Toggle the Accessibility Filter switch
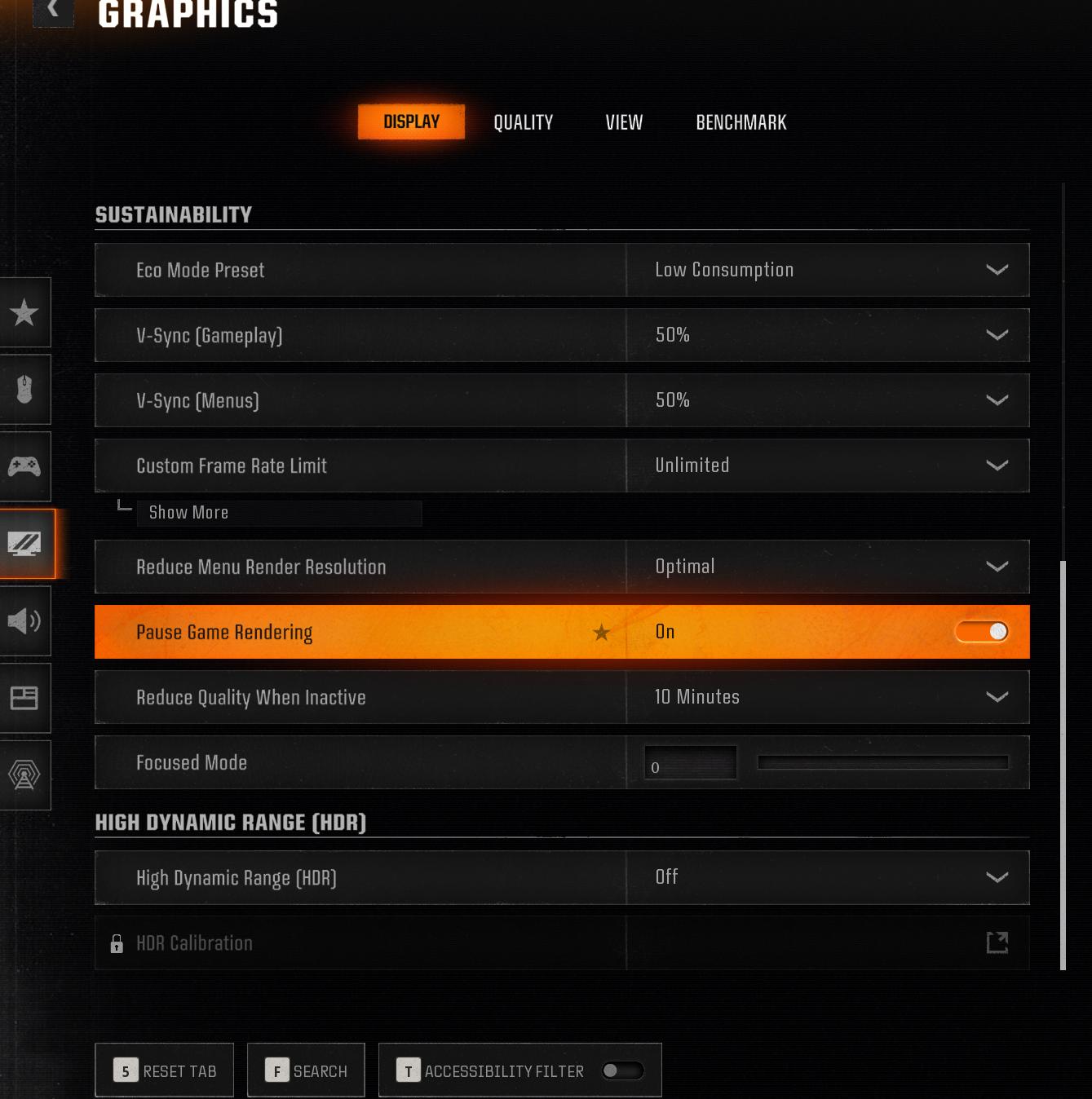The height and width of the screenshot is (1099, 1092). [x=622, y=1070]
